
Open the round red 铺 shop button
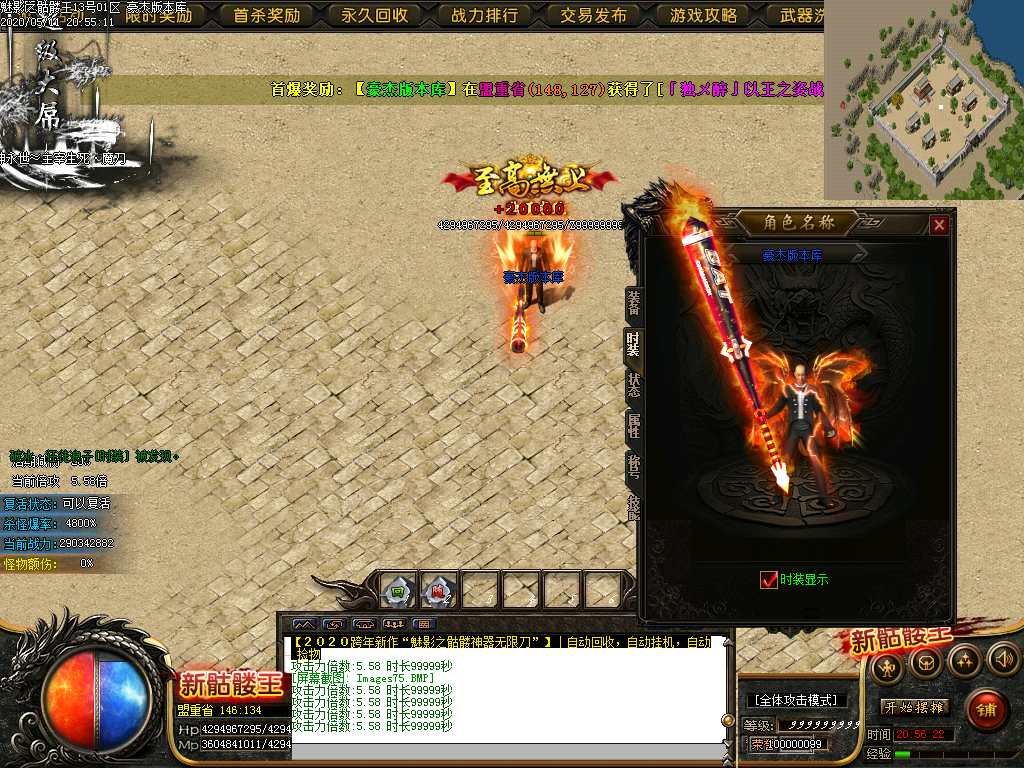(x=987, y=710)
